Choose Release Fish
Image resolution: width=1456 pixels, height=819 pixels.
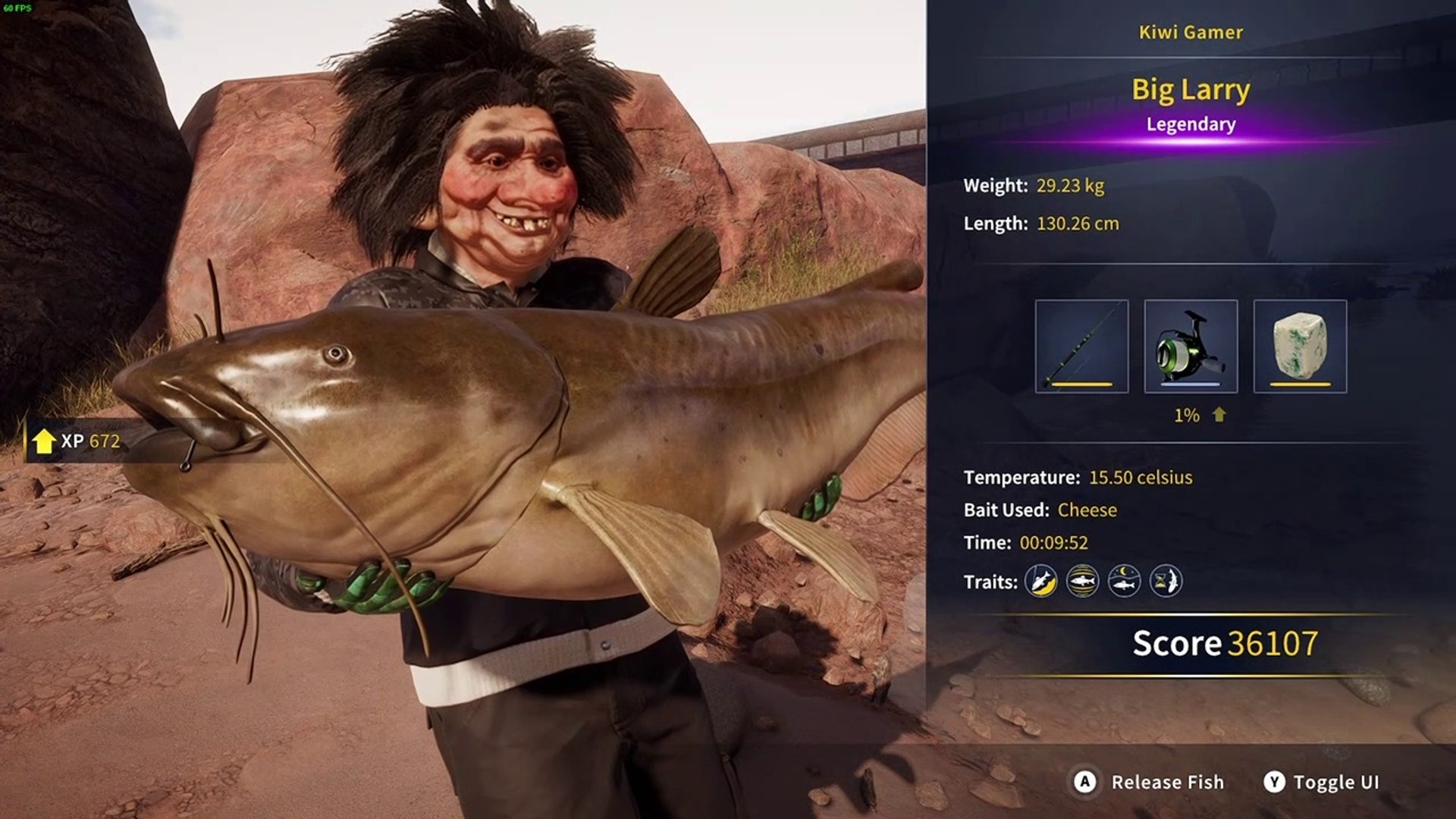tap(1150, 782)
